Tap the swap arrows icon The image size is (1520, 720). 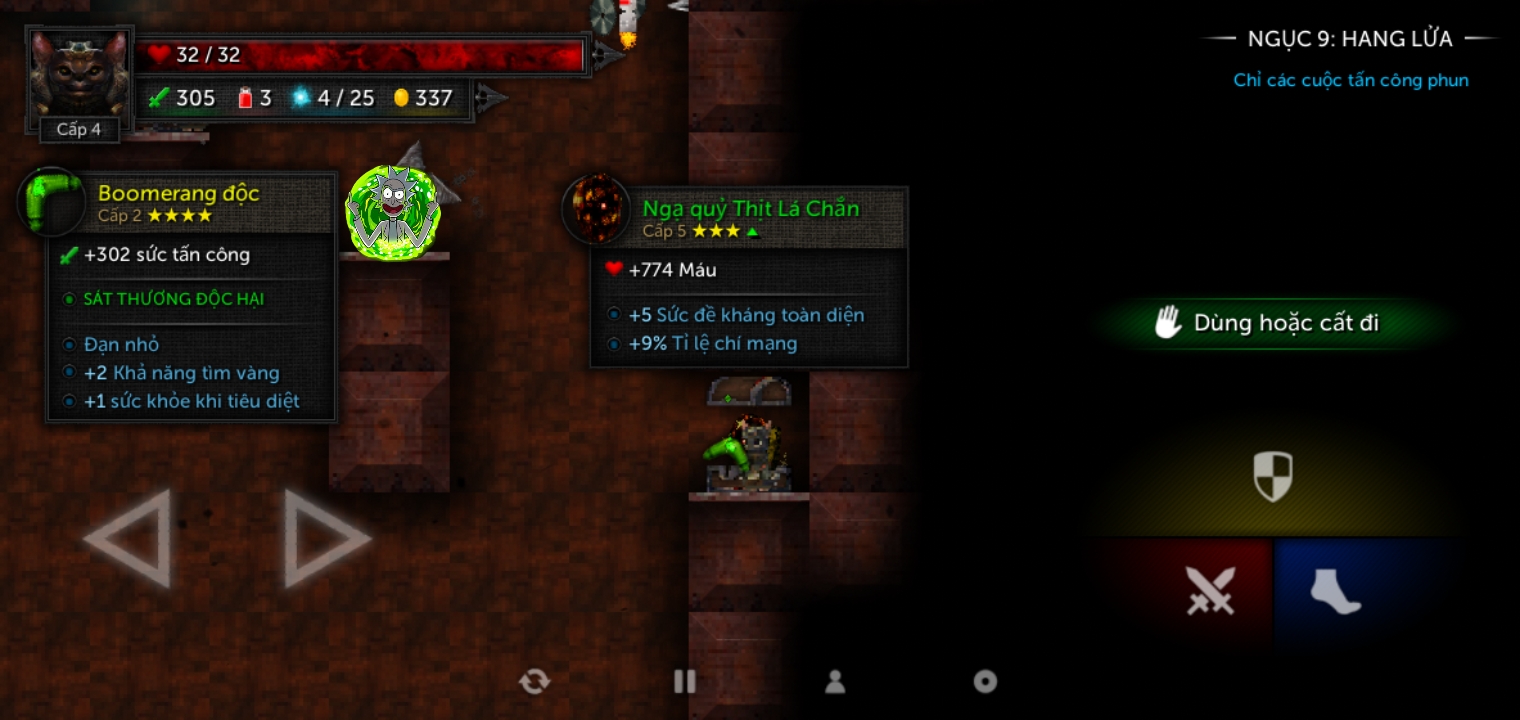pos(534,682)
